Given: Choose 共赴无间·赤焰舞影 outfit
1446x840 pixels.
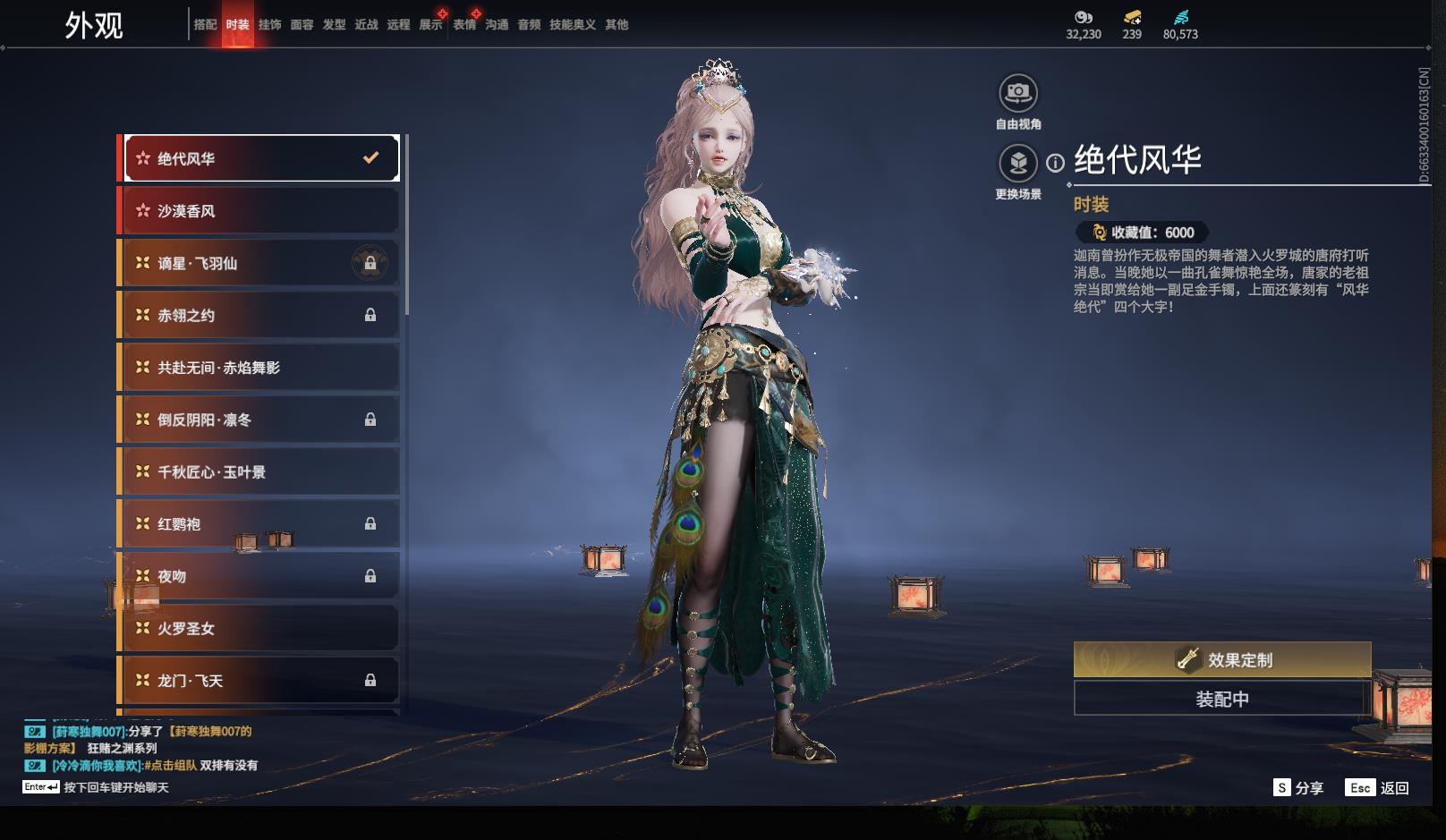Looking at the screenshot, I should [259, 368].
